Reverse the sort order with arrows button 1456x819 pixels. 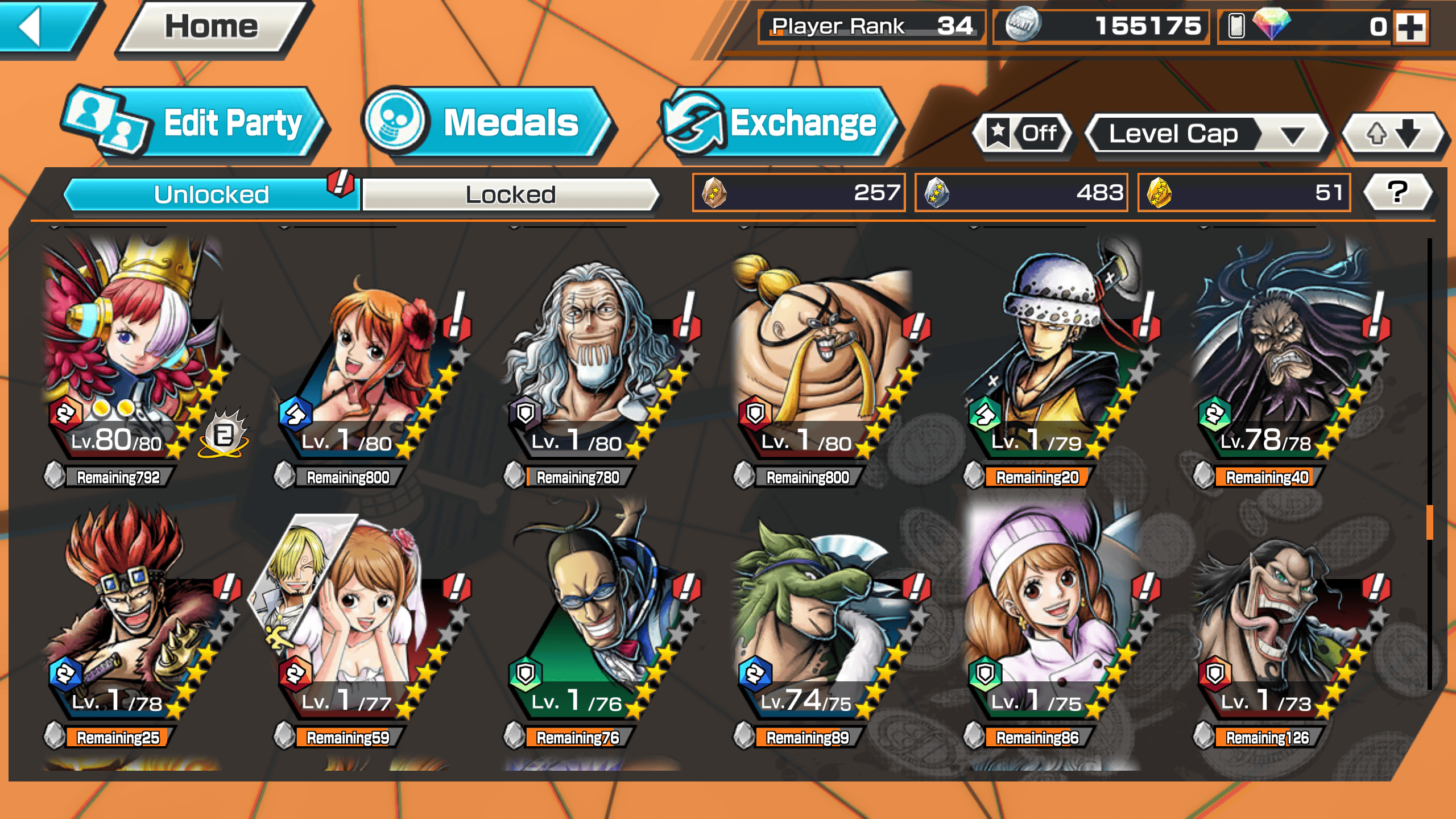[1392, 134]
